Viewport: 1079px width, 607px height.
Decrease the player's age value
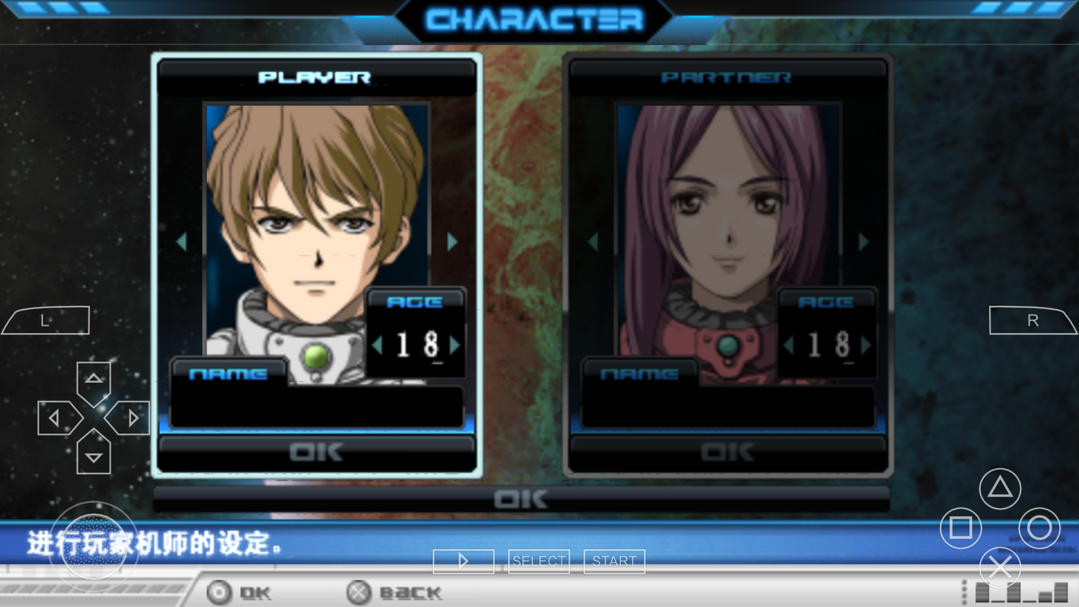coord(378,345)
